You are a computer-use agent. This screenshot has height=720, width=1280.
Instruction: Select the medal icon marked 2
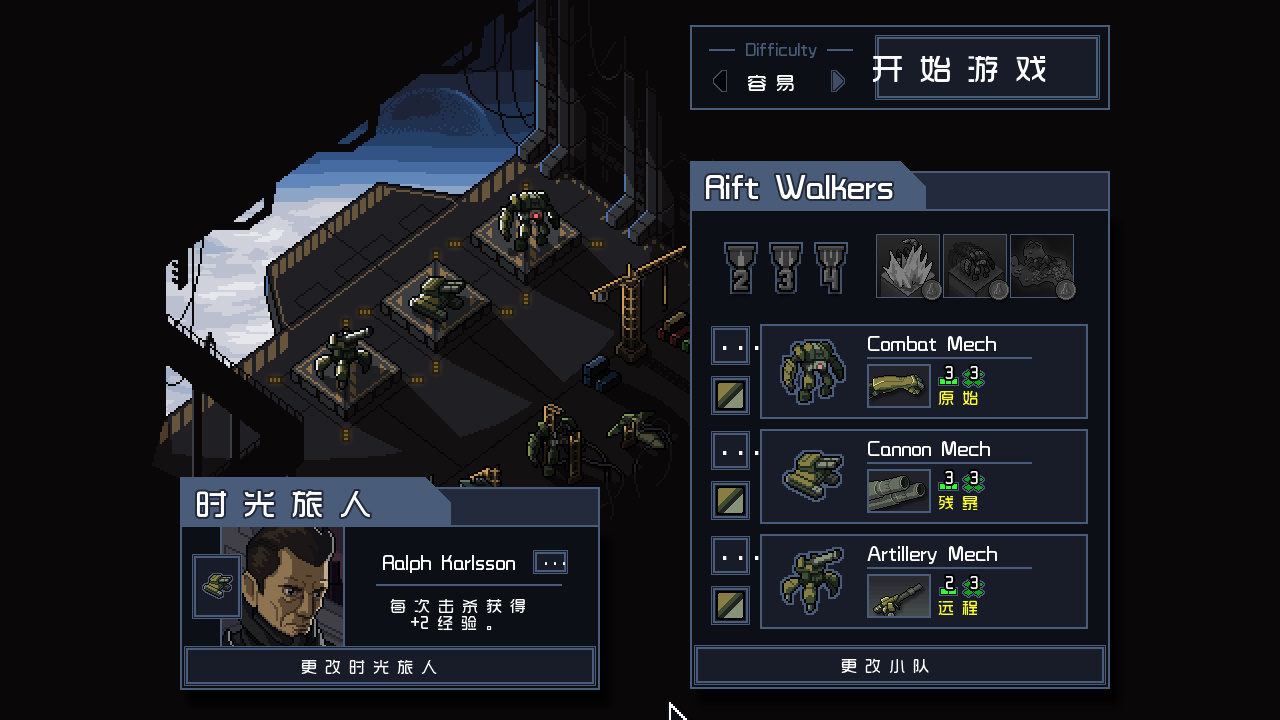point(741,268)
